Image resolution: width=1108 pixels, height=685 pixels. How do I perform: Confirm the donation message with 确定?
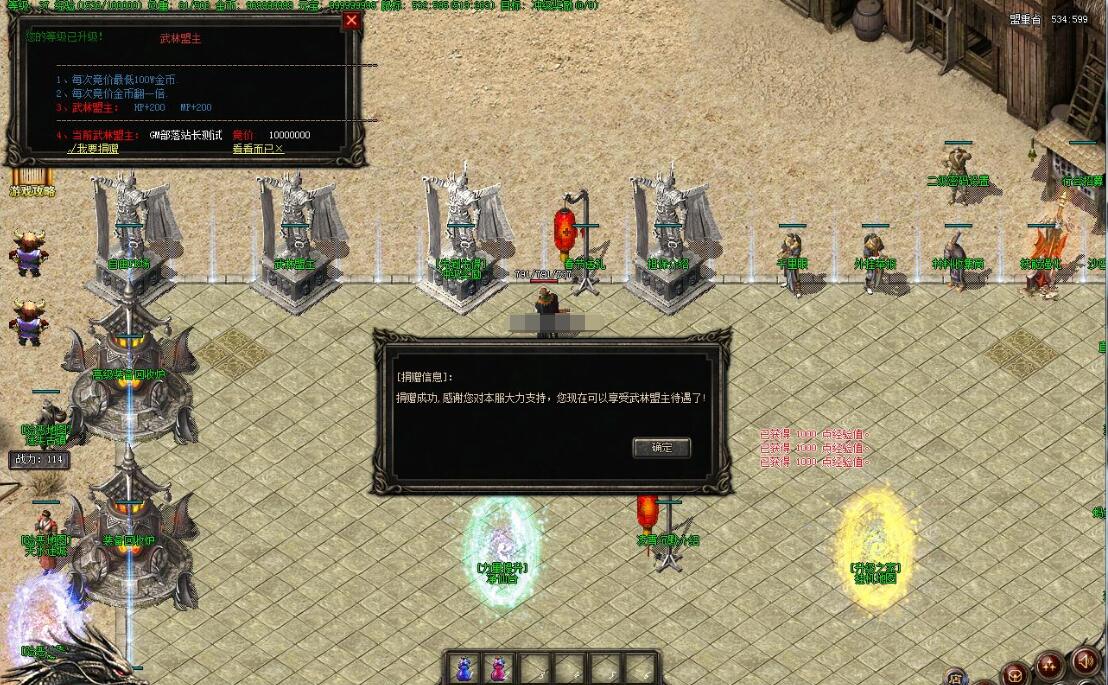tap(661, 447)
